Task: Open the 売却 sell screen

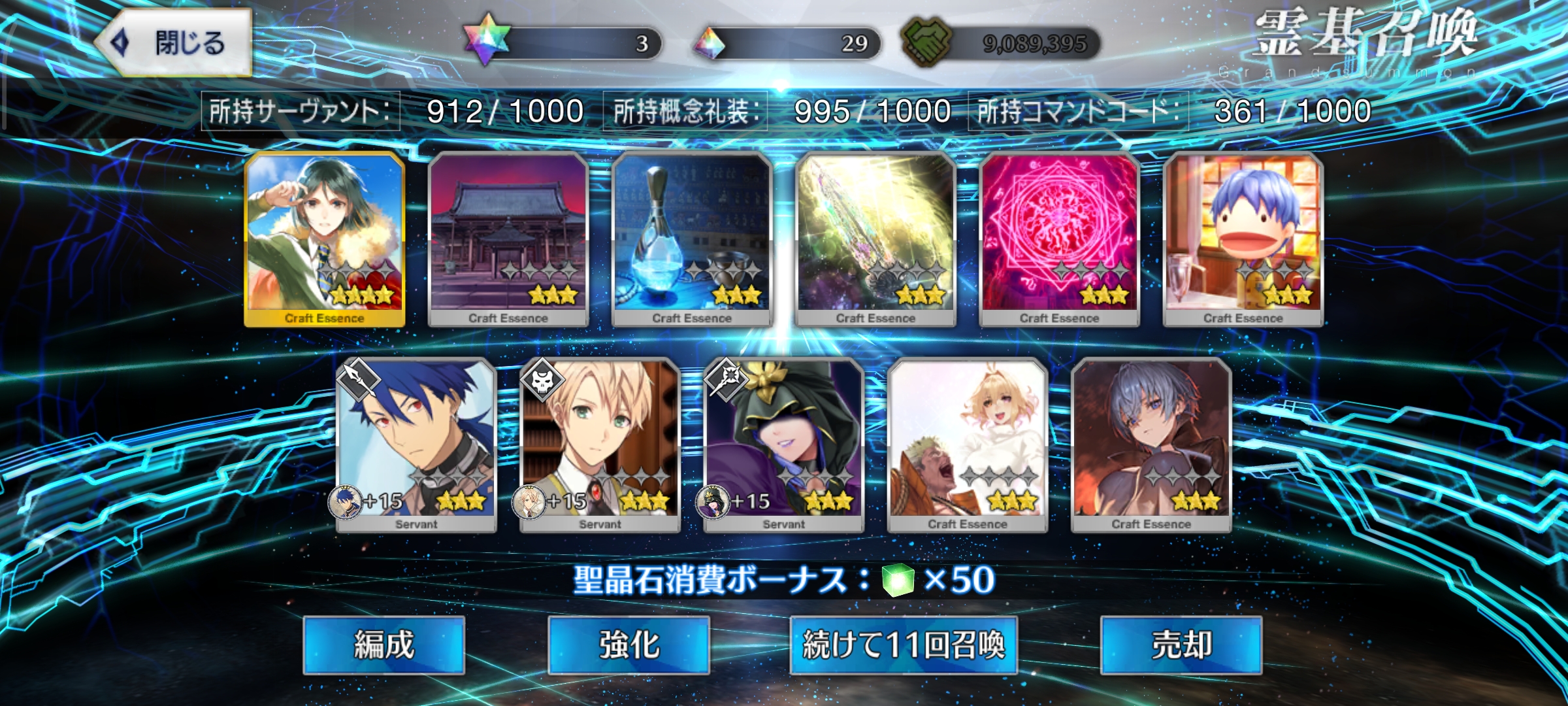Action: (1181, 645)
